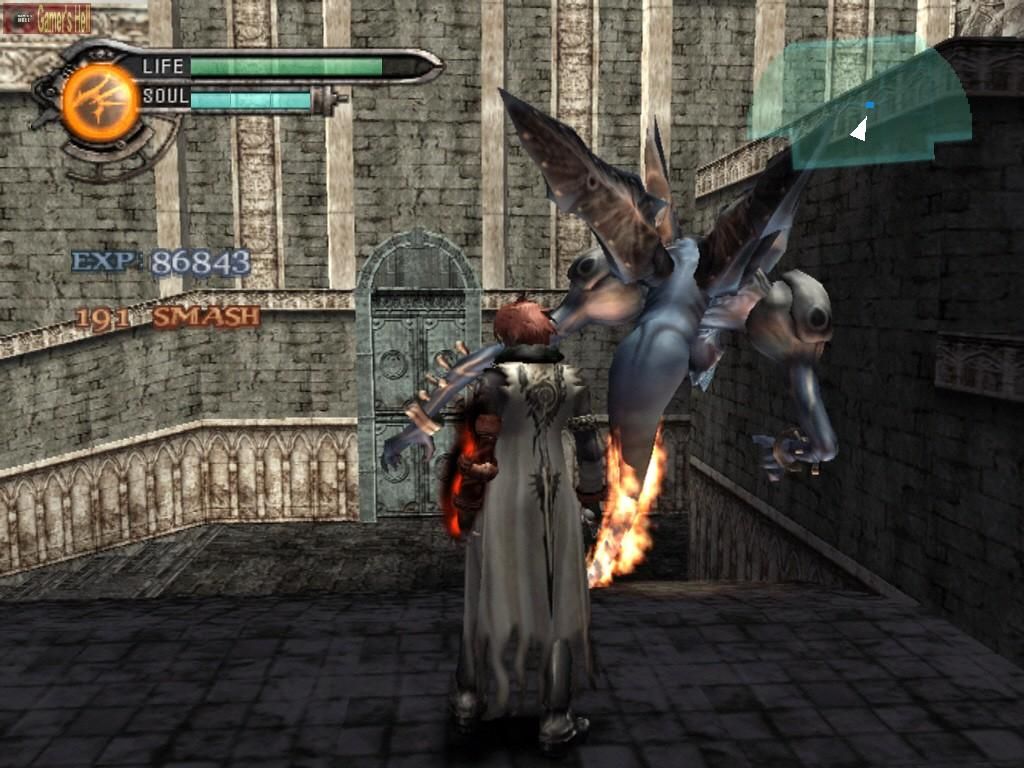Click the Gamer's Hall watermark logo
This screenshot has height=768, width=1024.
(x=47, y=17)
